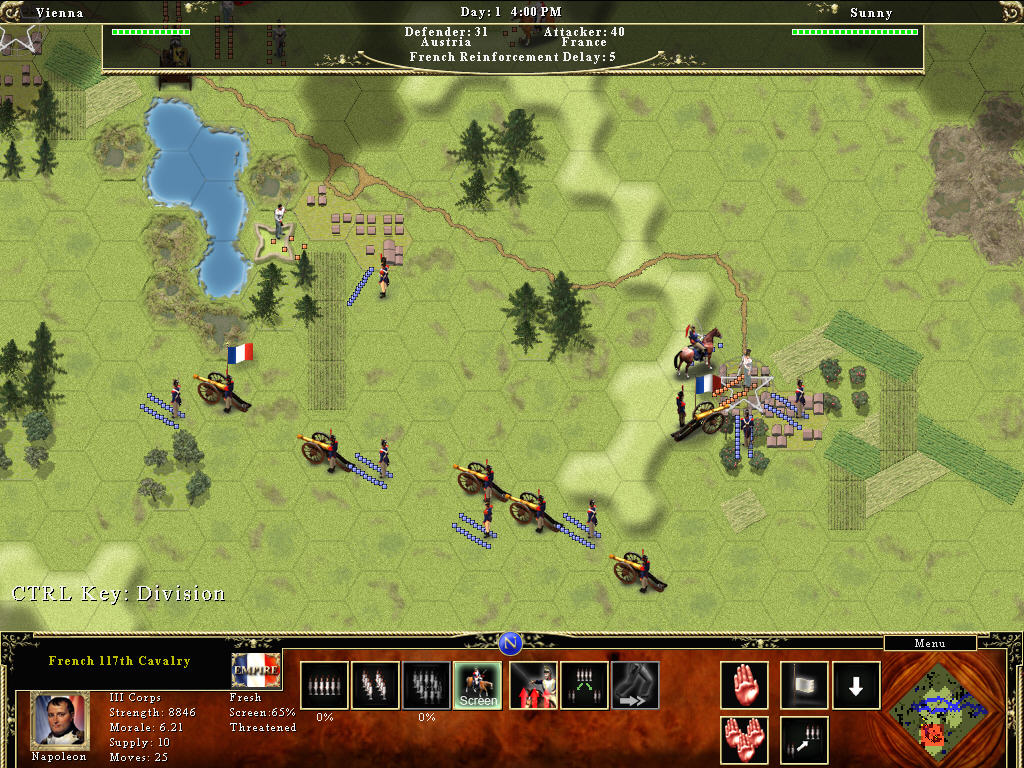Choose the marching boots move icon
This screenshot has width=1024, height=768.
point(635,685)
